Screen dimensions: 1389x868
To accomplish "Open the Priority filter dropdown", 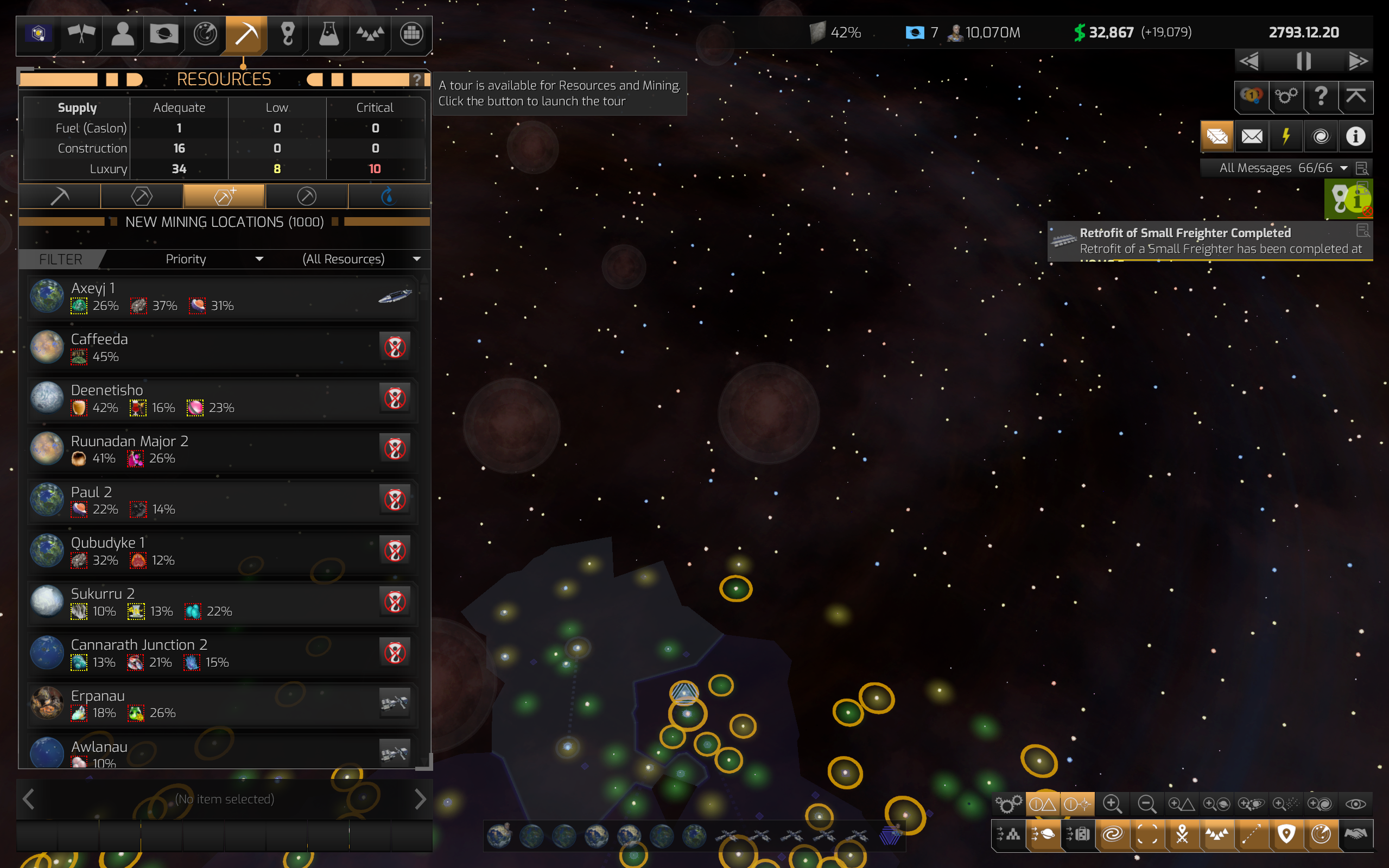I will click(x=213, y=259).
